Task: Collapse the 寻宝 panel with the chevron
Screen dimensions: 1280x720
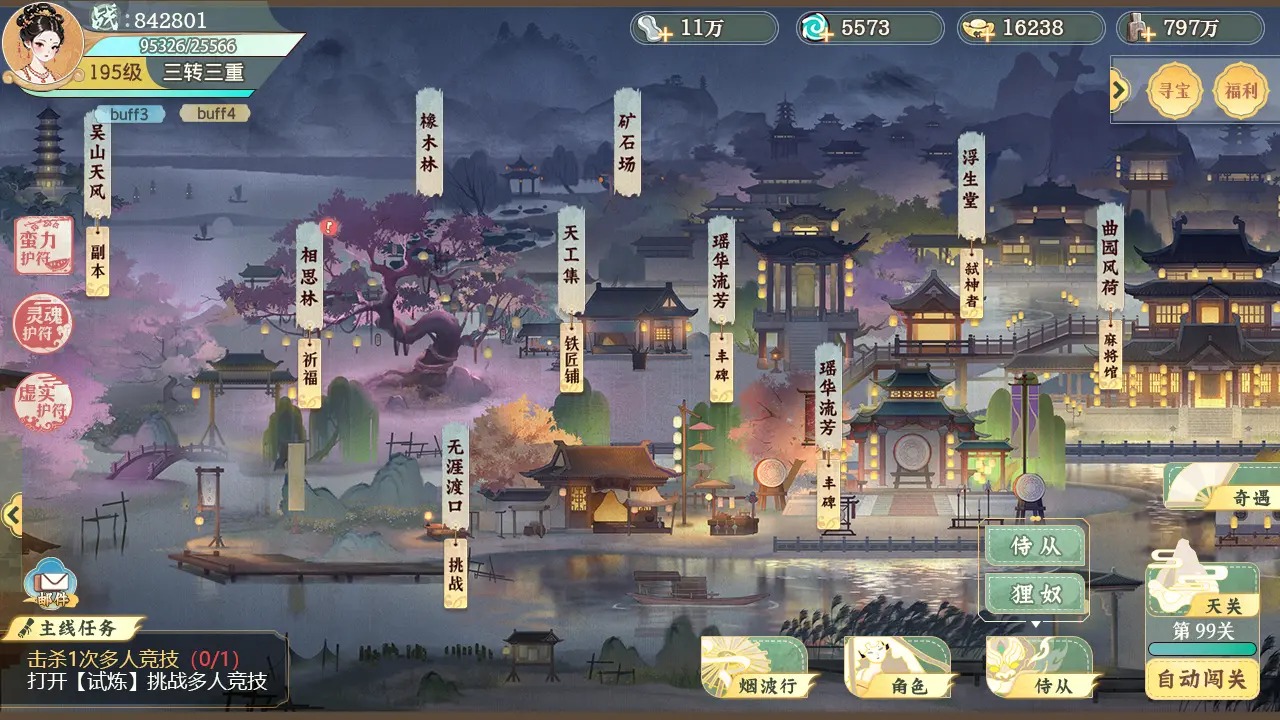Action: pos(1121,88)
